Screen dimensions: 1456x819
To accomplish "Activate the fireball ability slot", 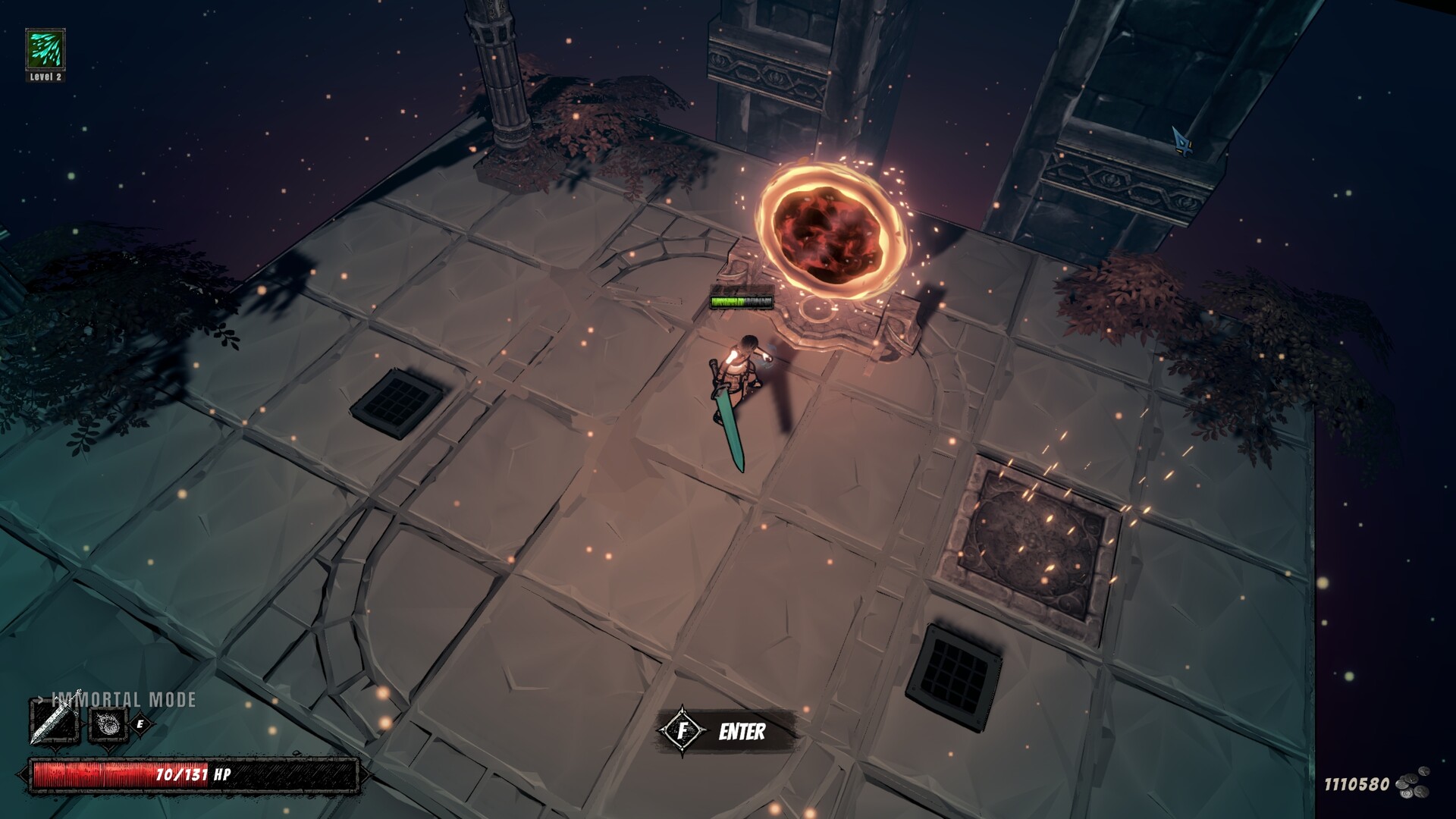I will [108, 724].
